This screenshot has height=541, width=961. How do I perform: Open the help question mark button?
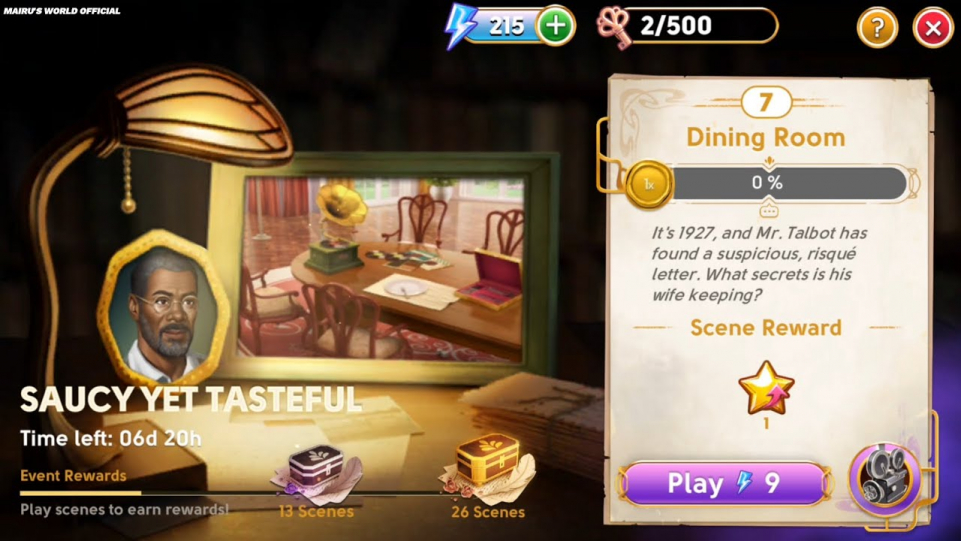tap(877, 28)
